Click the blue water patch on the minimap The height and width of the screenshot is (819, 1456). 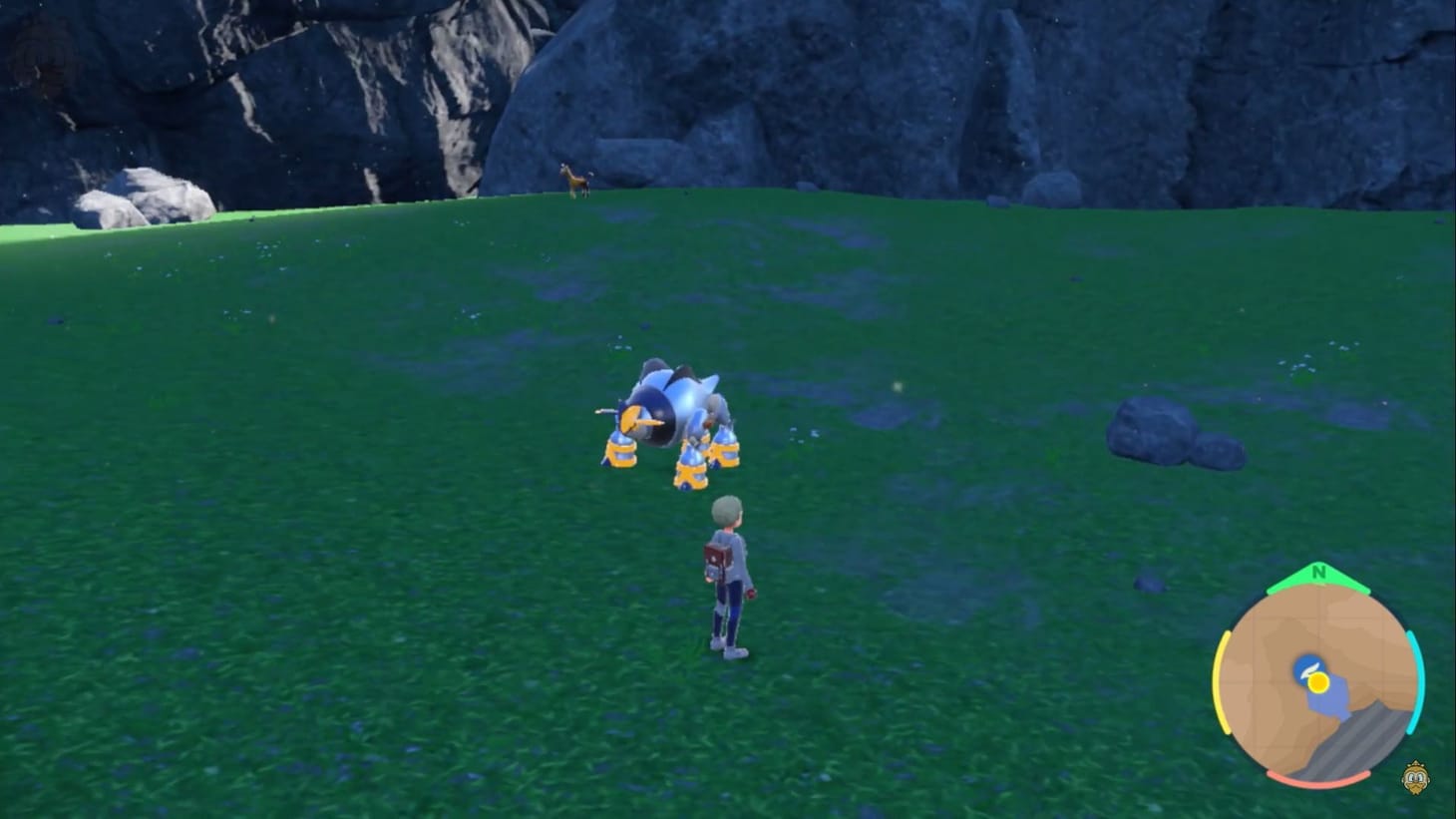coord(1329,701)
